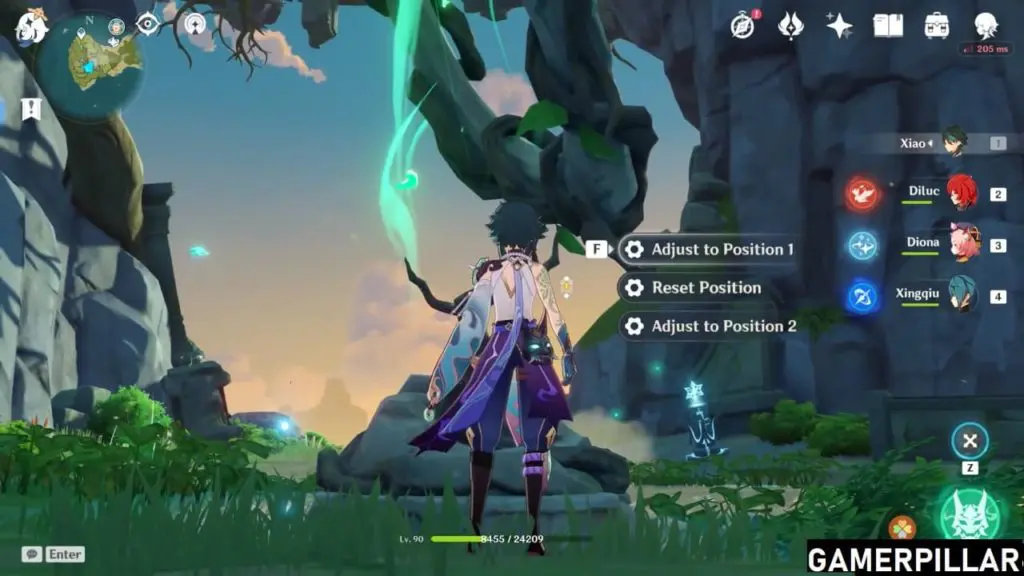Open the quest banner exclamation icon
Screen dimensions: 1024x576
pos(31,108)
